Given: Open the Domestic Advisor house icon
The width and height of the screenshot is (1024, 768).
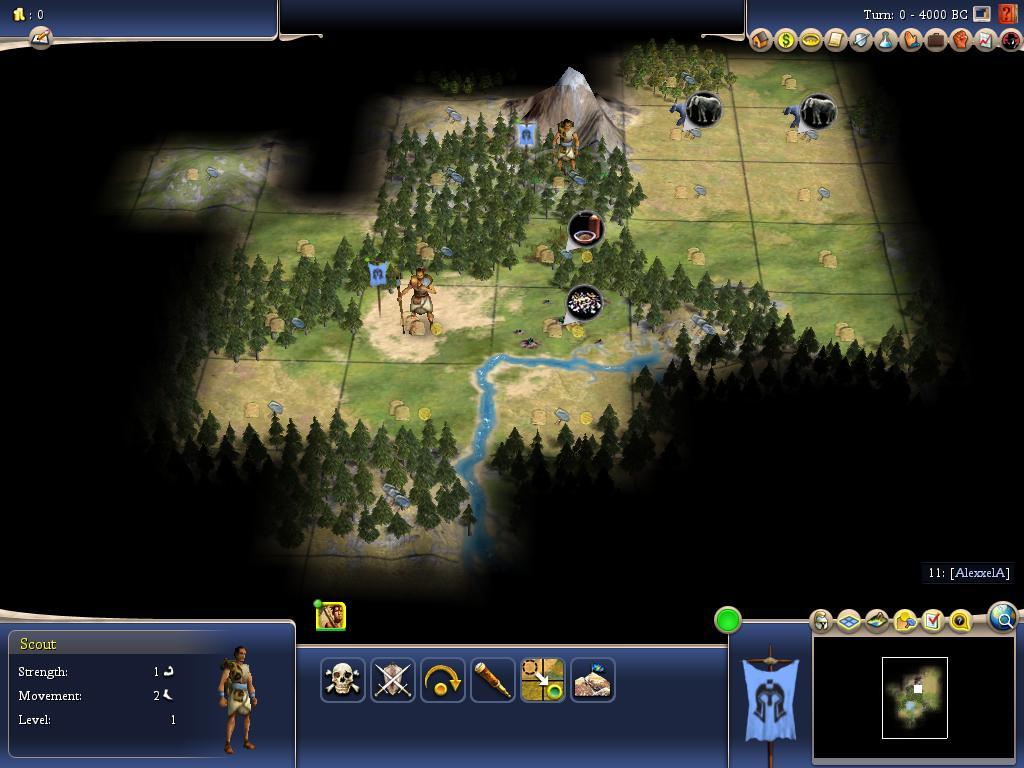Looking at the screenshot, I should tap(760, 40).
